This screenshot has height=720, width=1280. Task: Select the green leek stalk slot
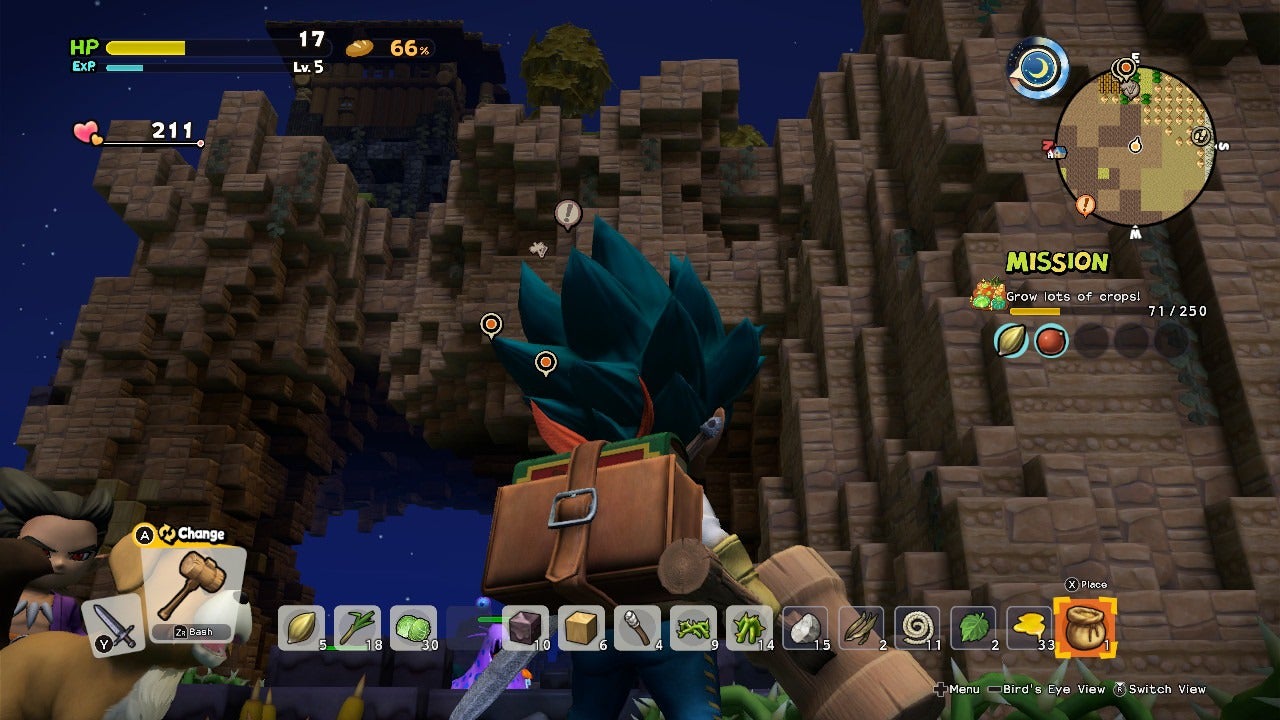click(x=357, y=628)
